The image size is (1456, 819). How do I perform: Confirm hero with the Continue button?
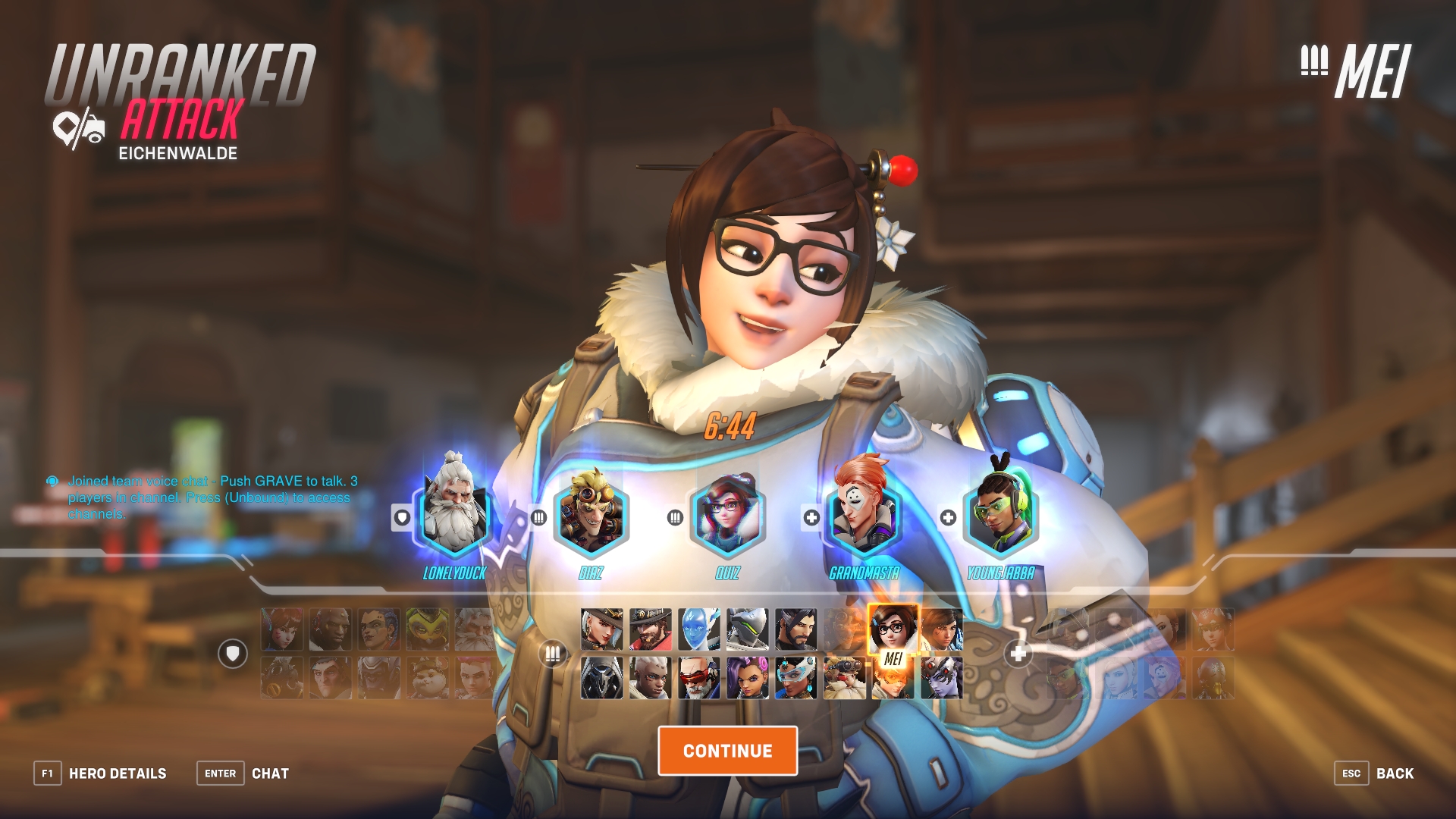click(x=727, y=751)
